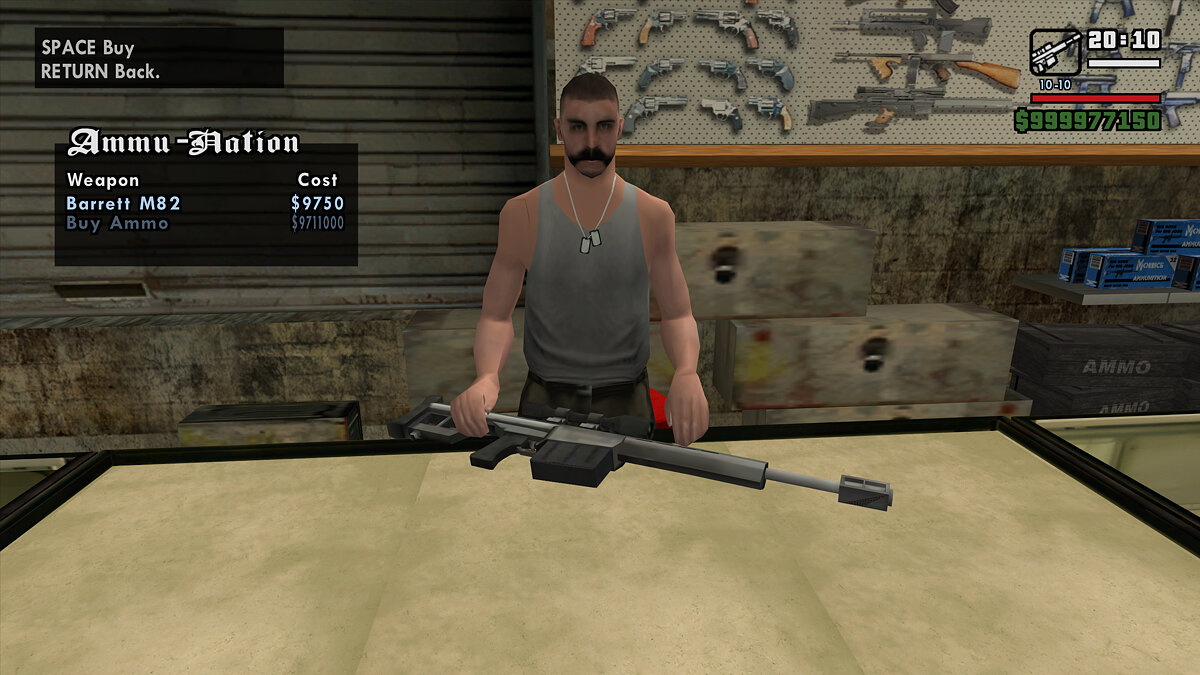Choose the Buy Ammo option
Image resolution: width=1200 pixels, height=675 pixels.
tap(117, 224)
